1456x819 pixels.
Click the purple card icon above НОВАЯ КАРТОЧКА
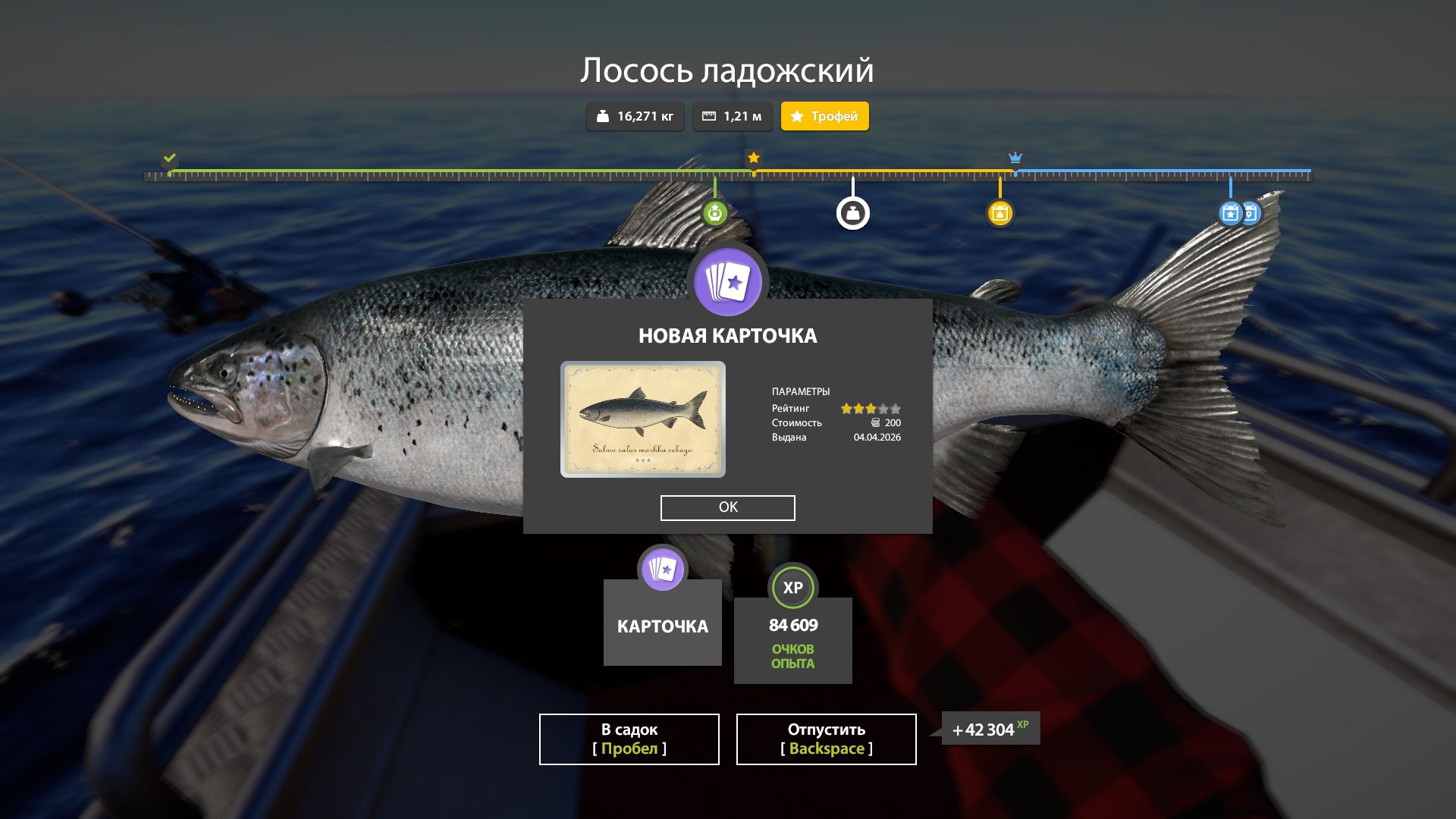727,281
